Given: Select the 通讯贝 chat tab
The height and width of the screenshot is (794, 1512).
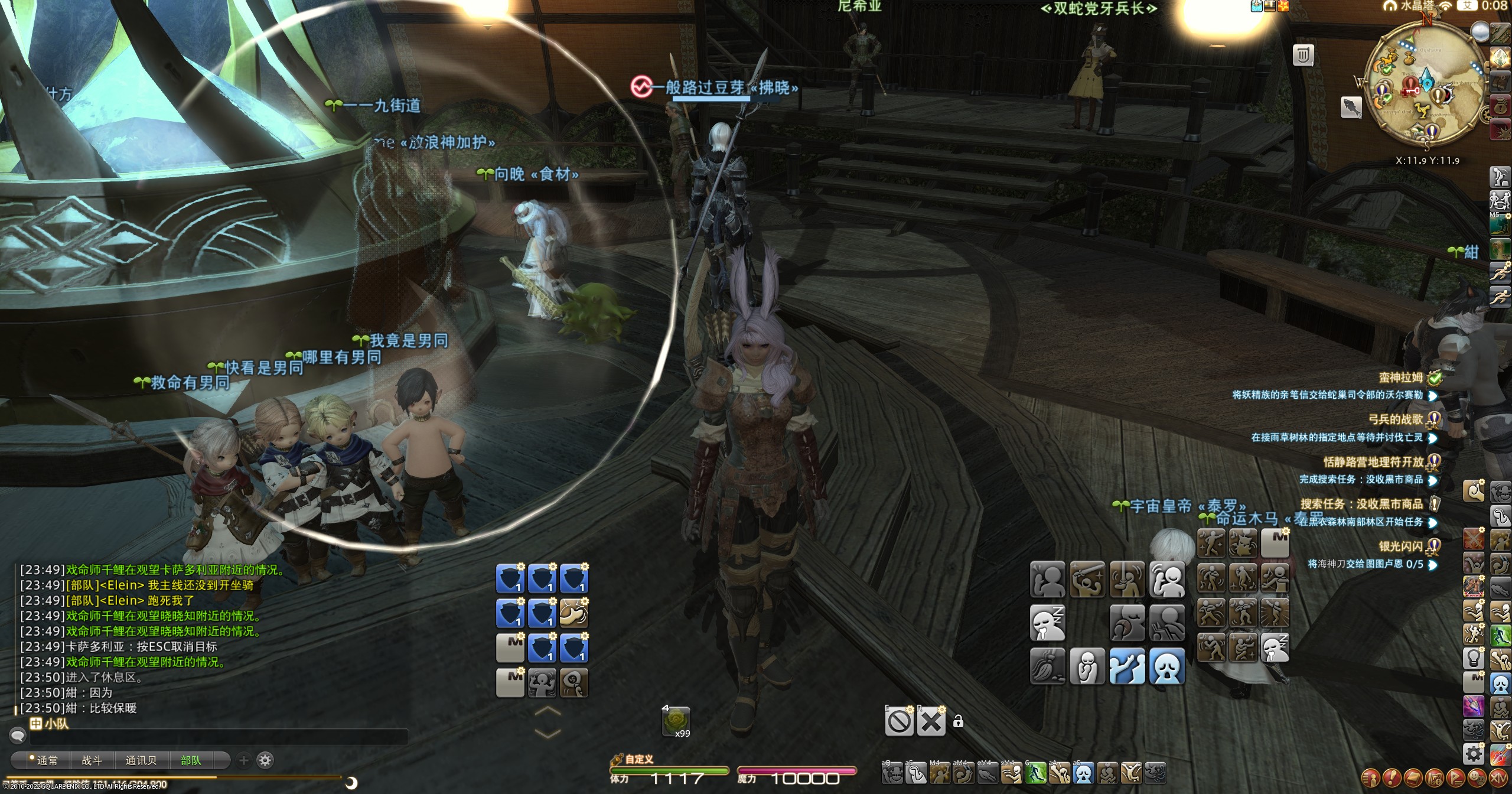Looking at the screenshot, I should (141, 760).
